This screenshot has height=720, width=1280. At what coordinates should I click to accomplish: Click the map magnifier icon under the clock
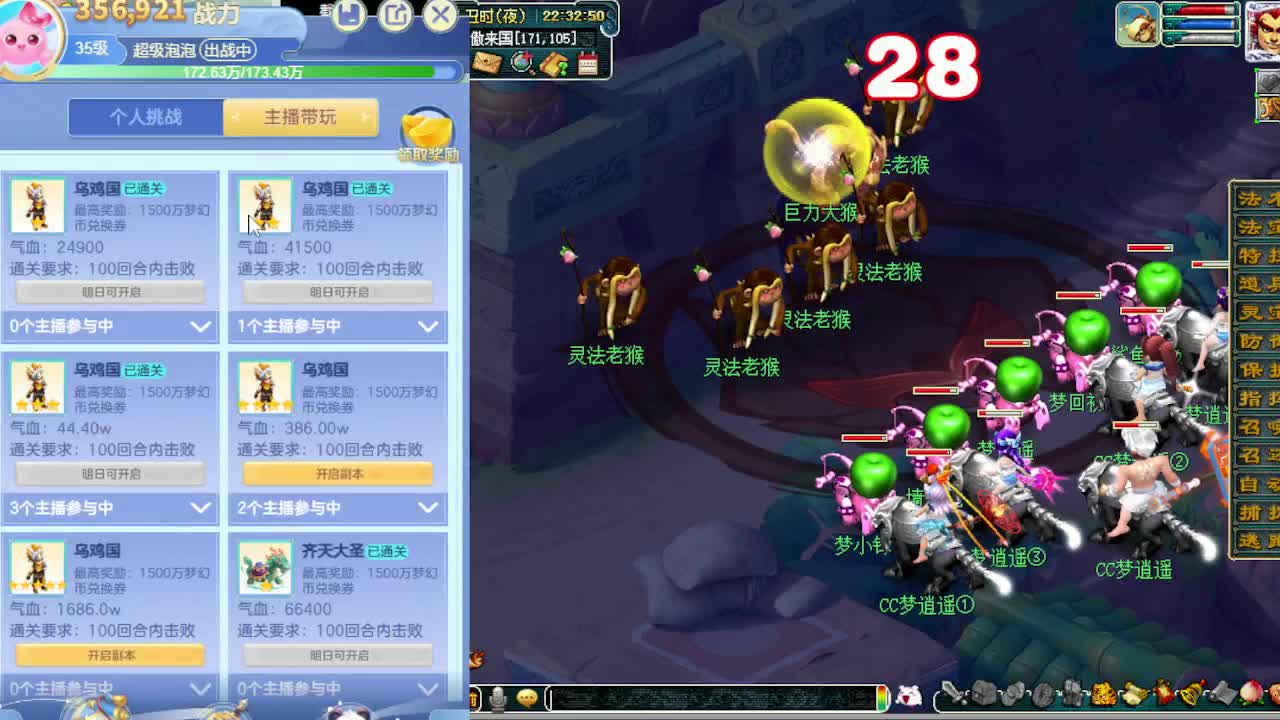(x=521, y=62)
